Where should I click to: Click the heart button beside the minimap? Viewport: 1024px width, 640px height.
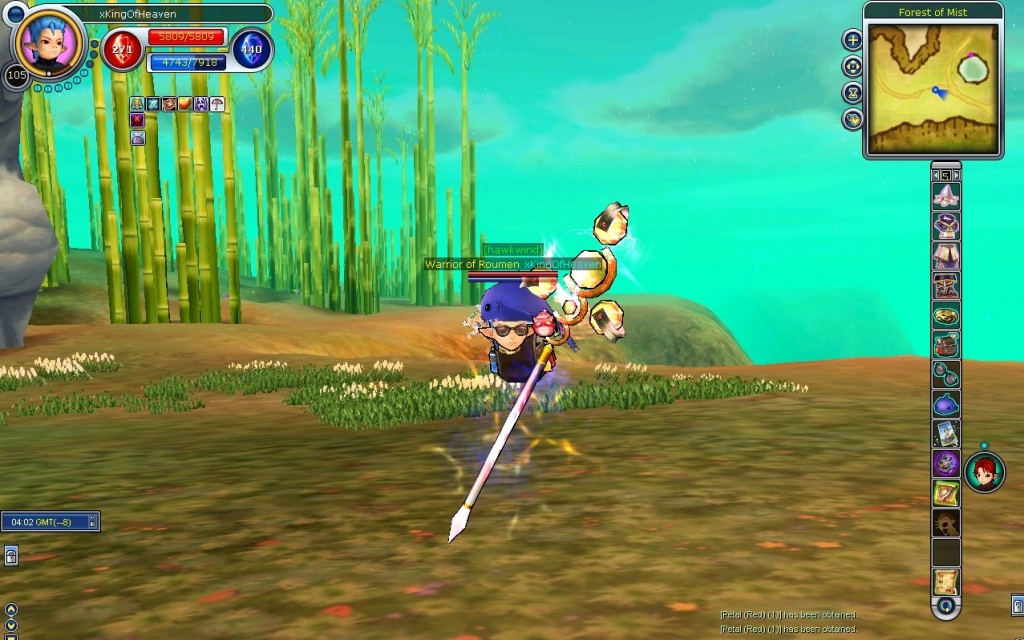(x=853, y=119)
